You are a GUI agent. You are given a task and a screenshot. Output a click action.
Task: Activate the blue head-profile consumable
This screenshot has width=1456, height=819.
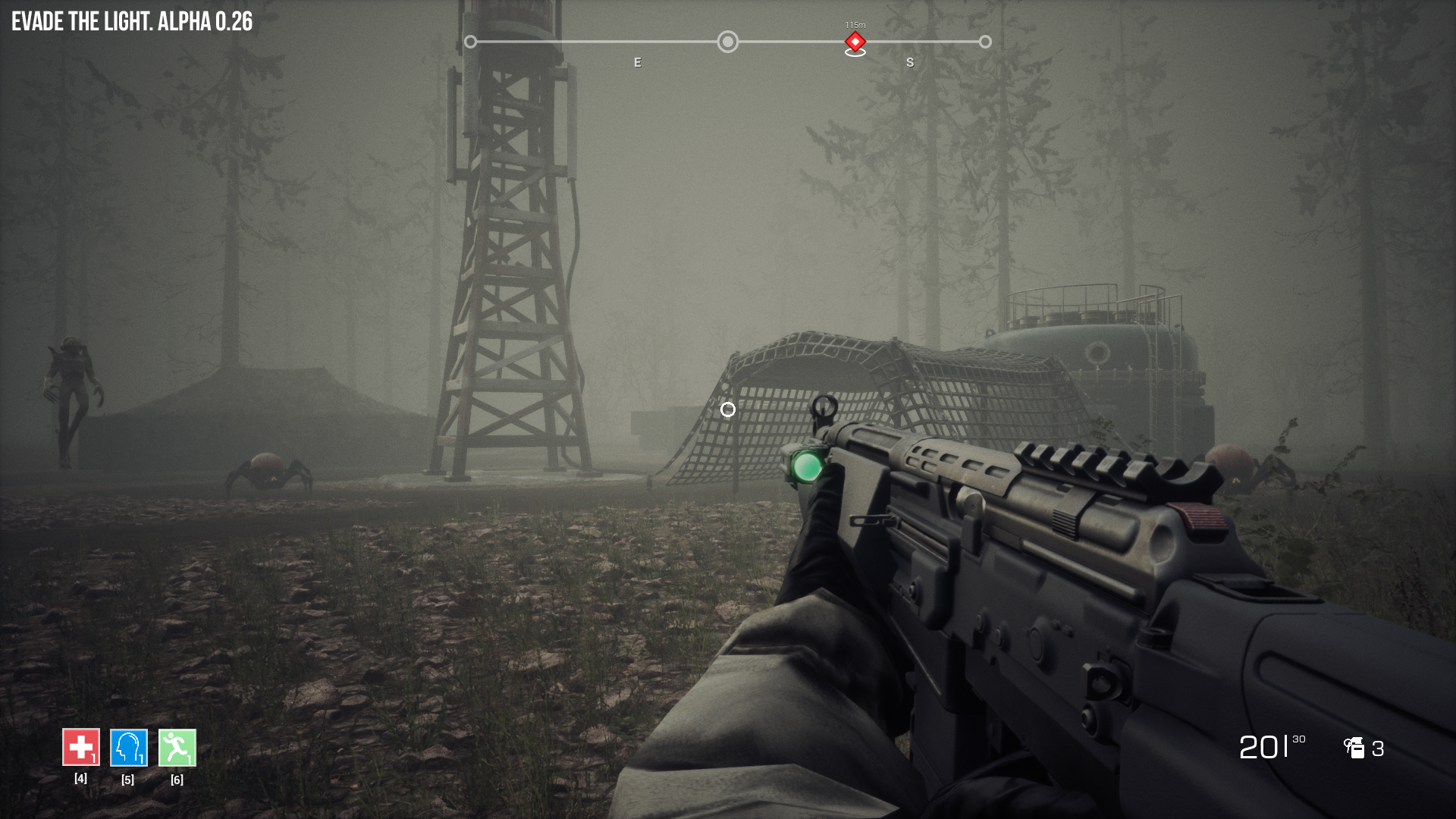[x=128, y=748]
